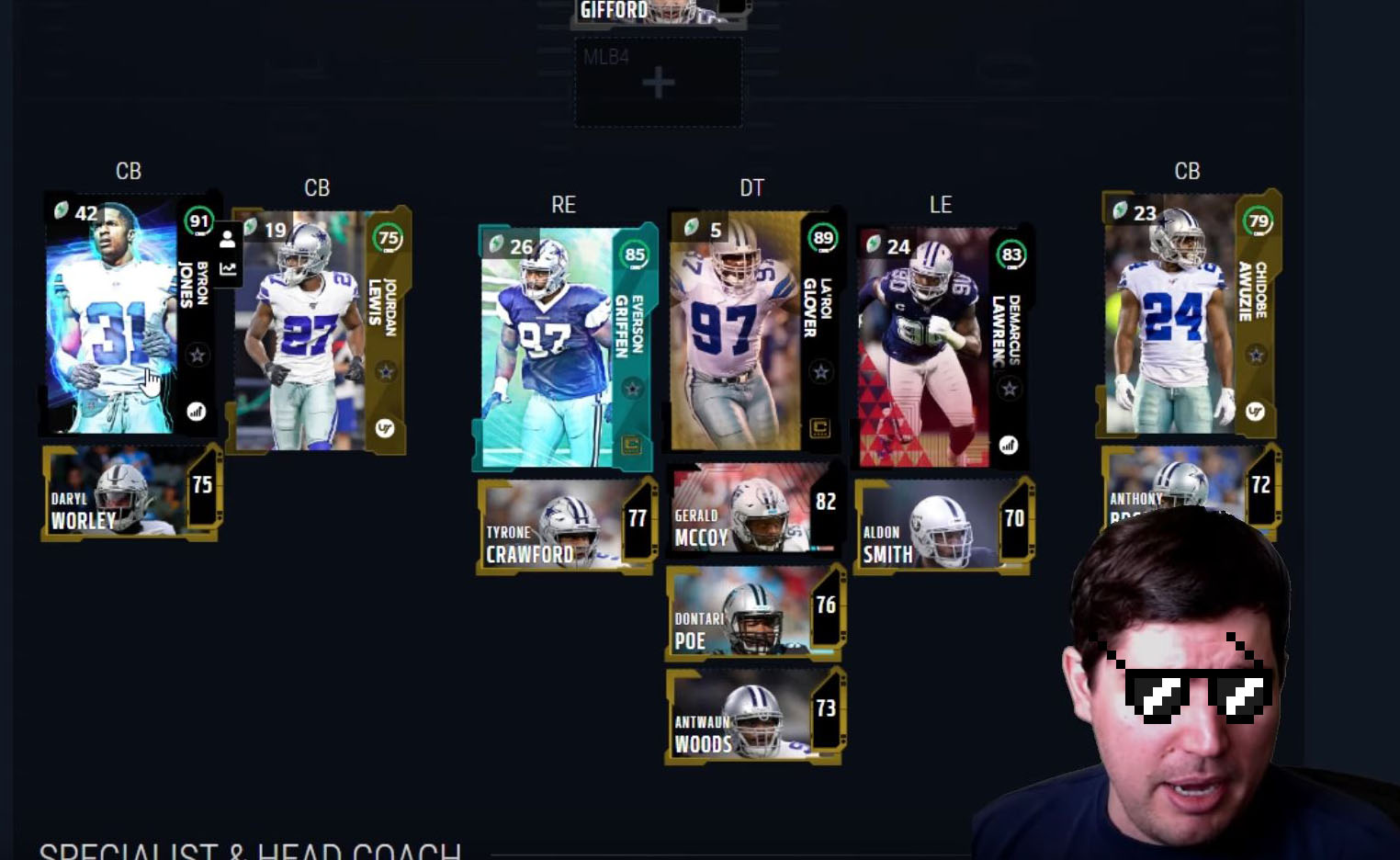Open the player bio icon beside Byron Jones
The image size is (1400, 860).
click(226, 239)
